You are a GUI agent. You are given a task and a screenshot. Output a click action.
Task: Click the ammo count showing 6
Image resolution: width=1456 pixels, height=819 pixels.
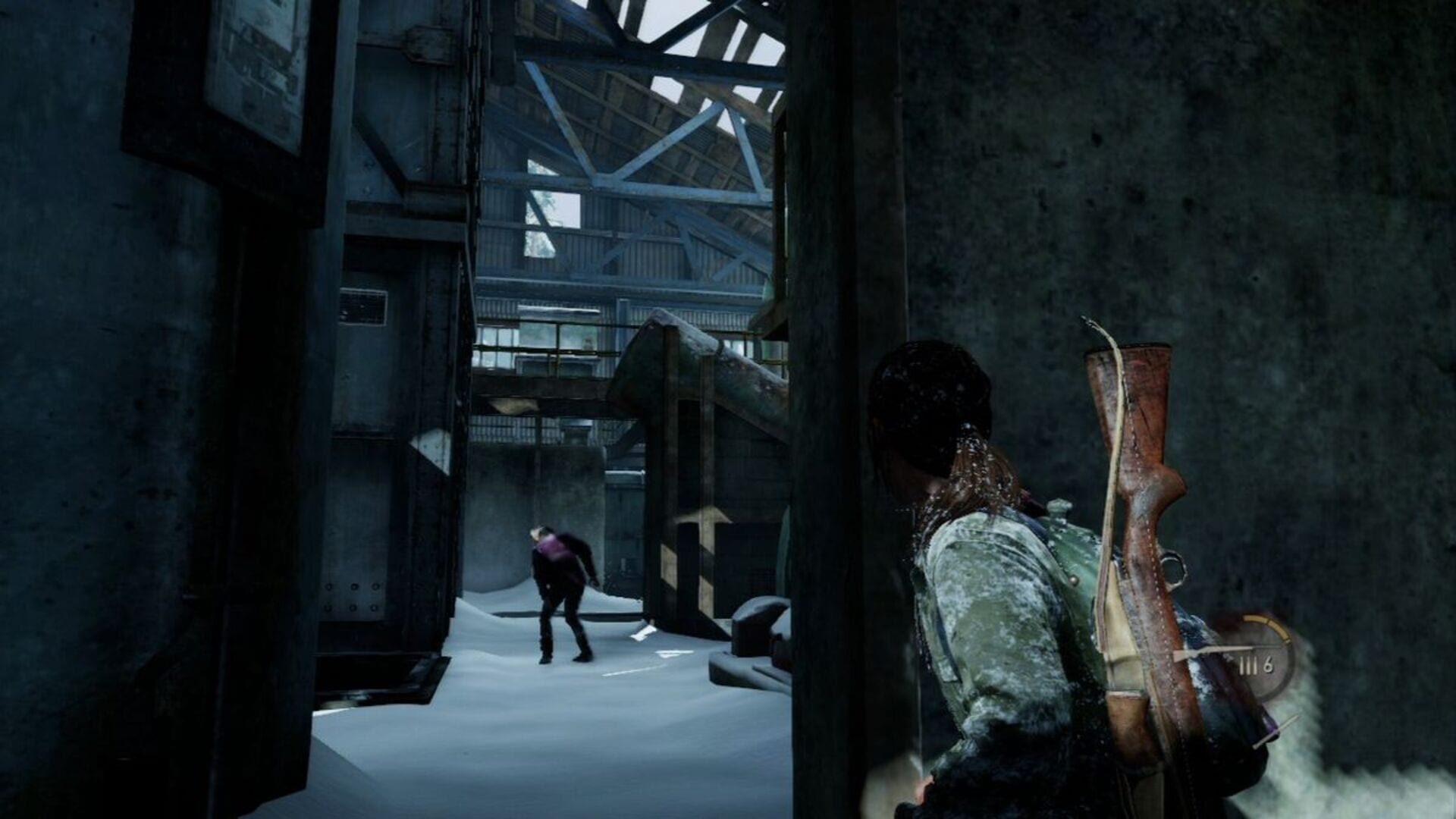tap(1269, 666)
